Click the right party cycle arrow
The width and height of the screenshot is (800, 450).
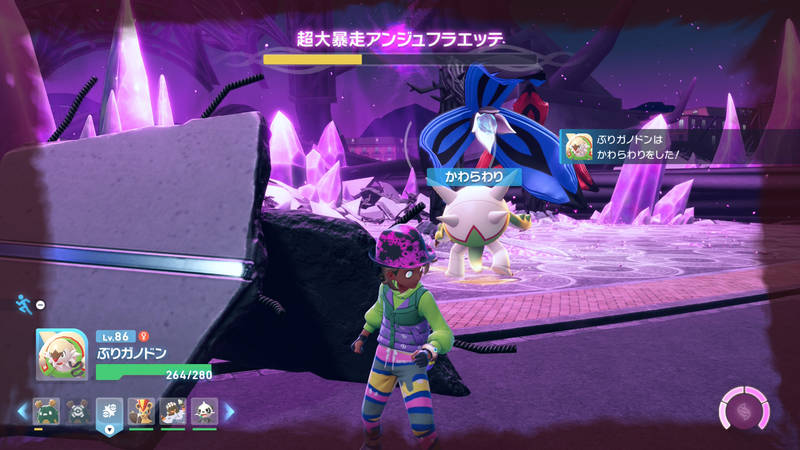point(228,411)
